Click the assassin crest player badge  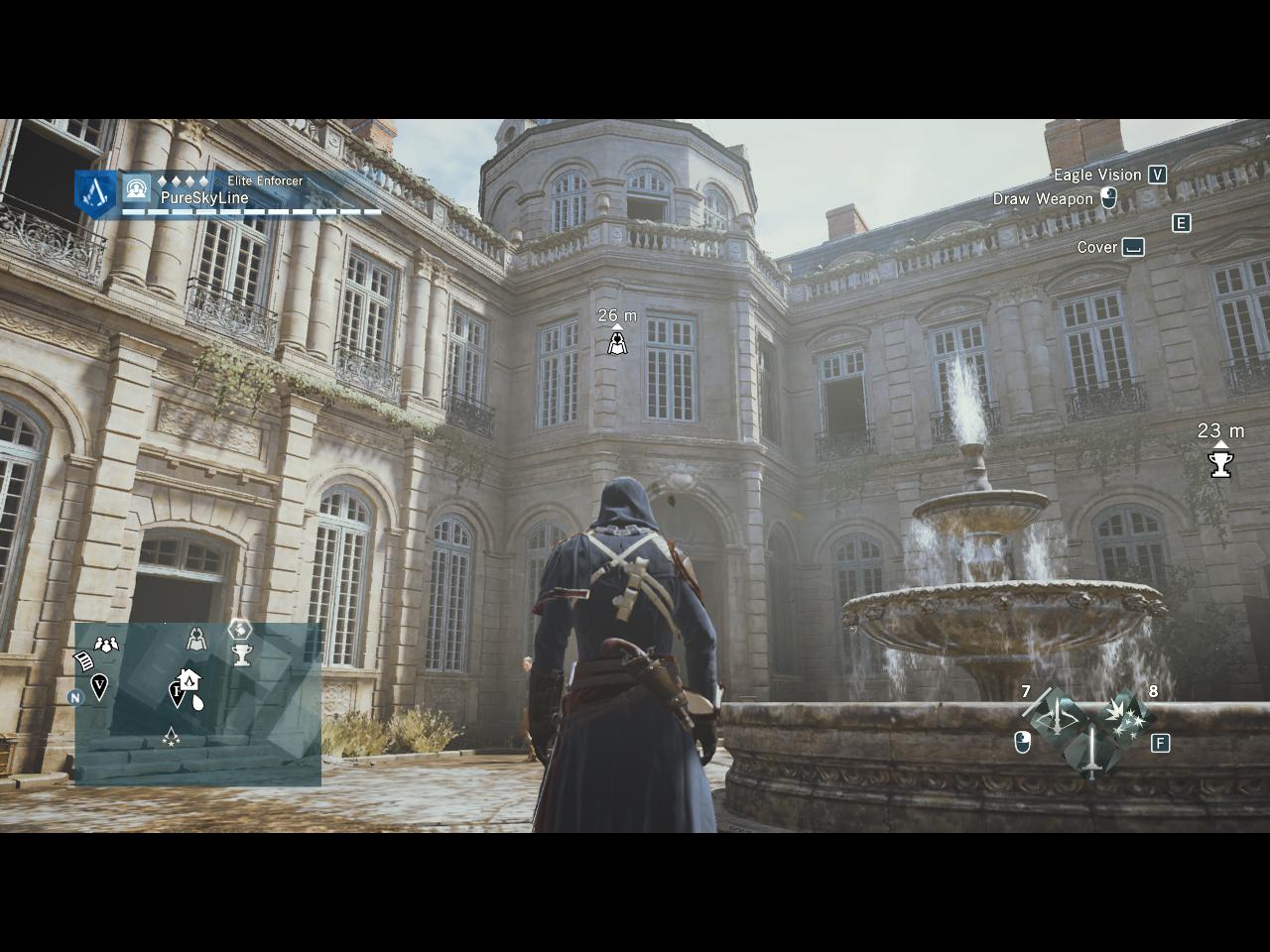96,192
